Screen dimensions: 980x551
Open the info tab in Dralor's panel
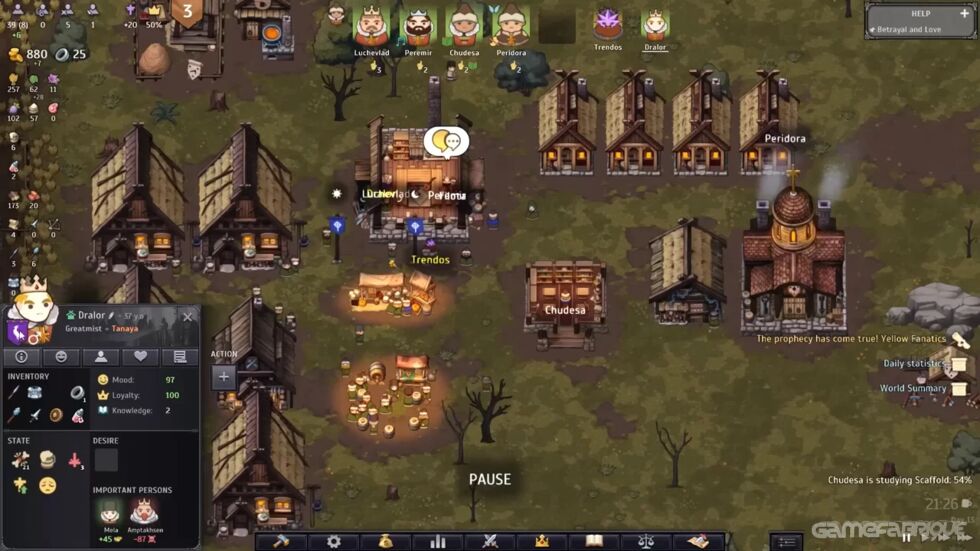pos(21,357)
